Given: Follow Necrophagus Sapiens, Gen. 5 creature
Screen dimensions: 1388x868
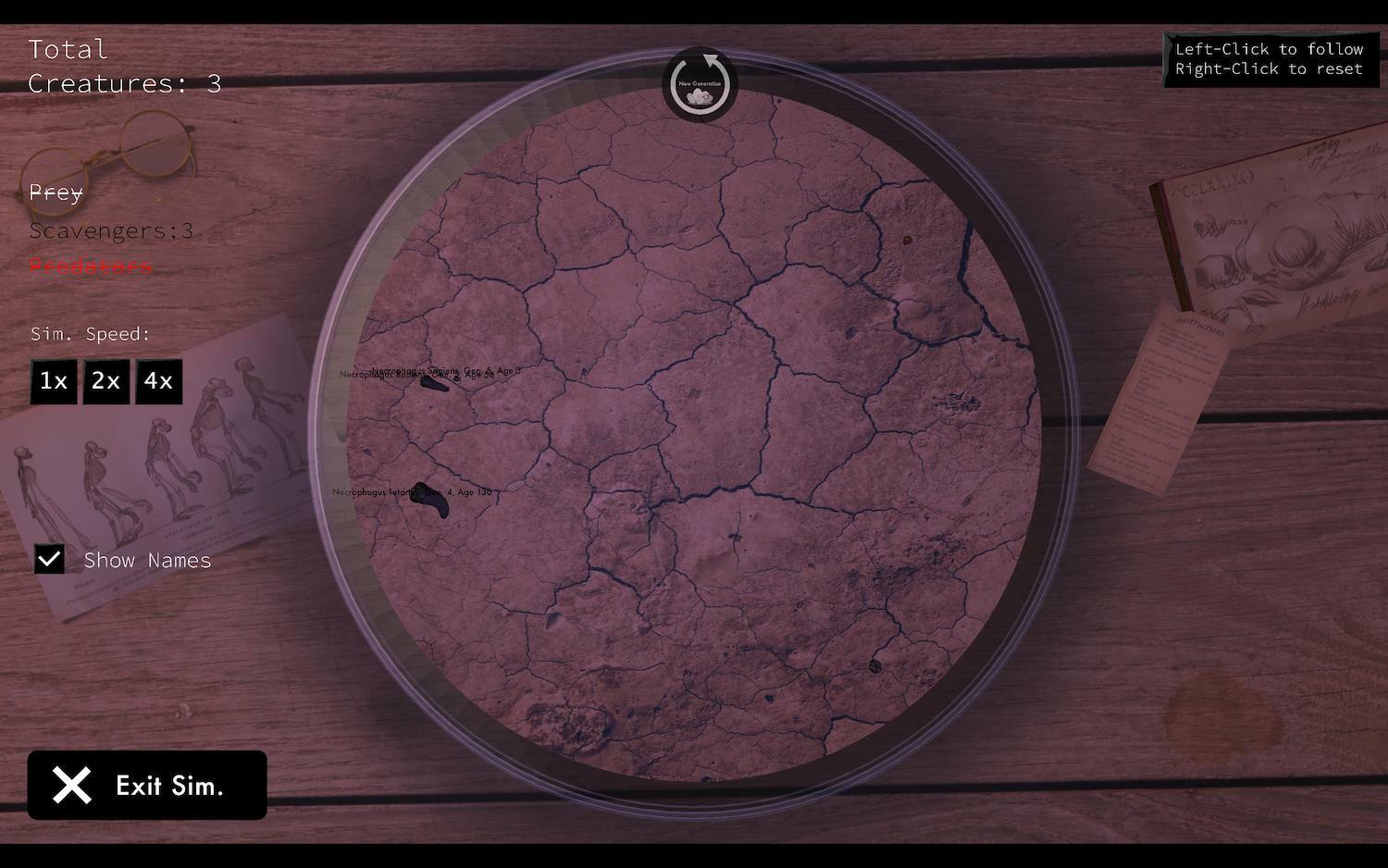Looking at the screenshot, I should click(434, 384).
